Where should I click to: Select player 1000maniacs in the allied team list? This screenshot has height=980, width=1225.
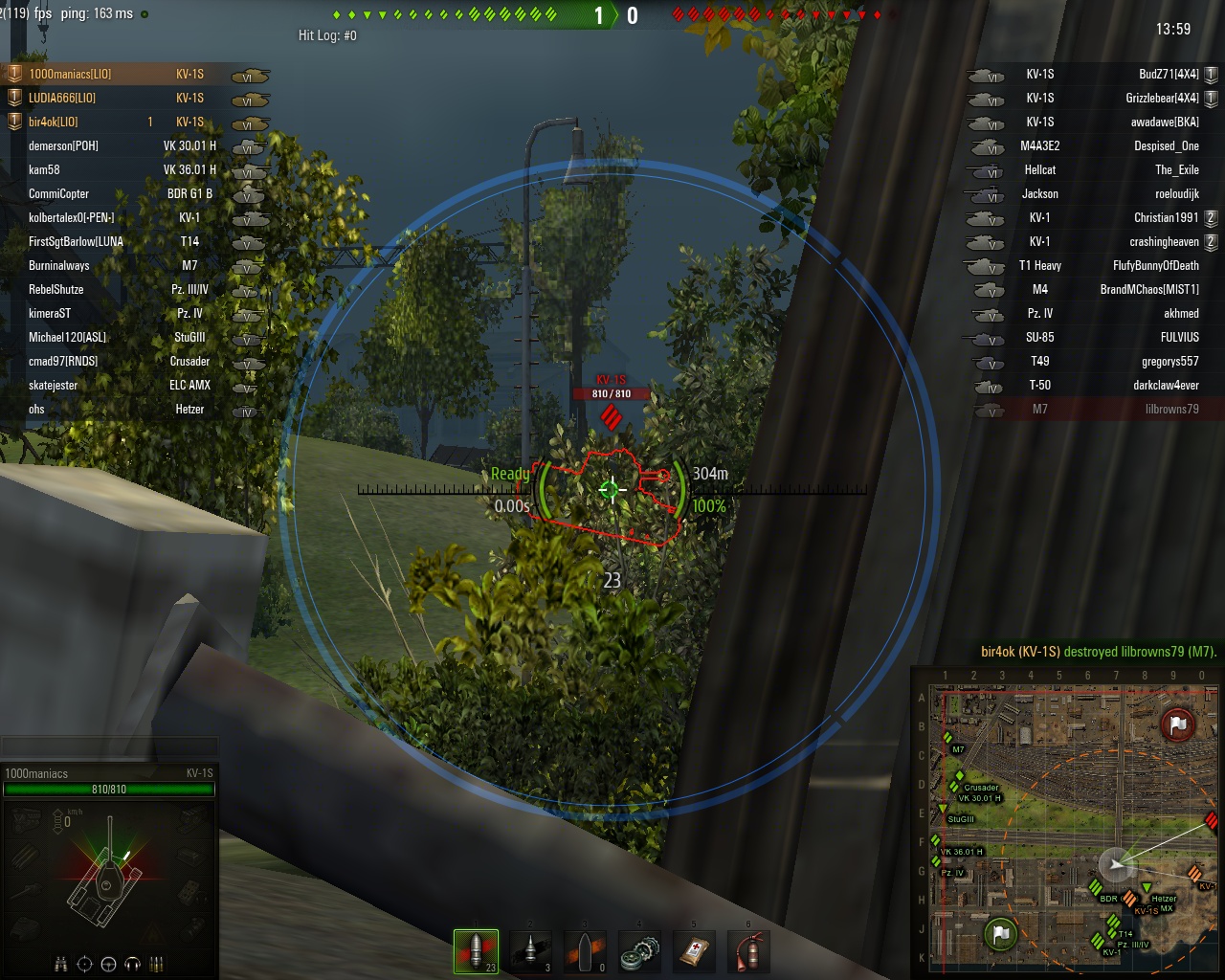(70, 74)
